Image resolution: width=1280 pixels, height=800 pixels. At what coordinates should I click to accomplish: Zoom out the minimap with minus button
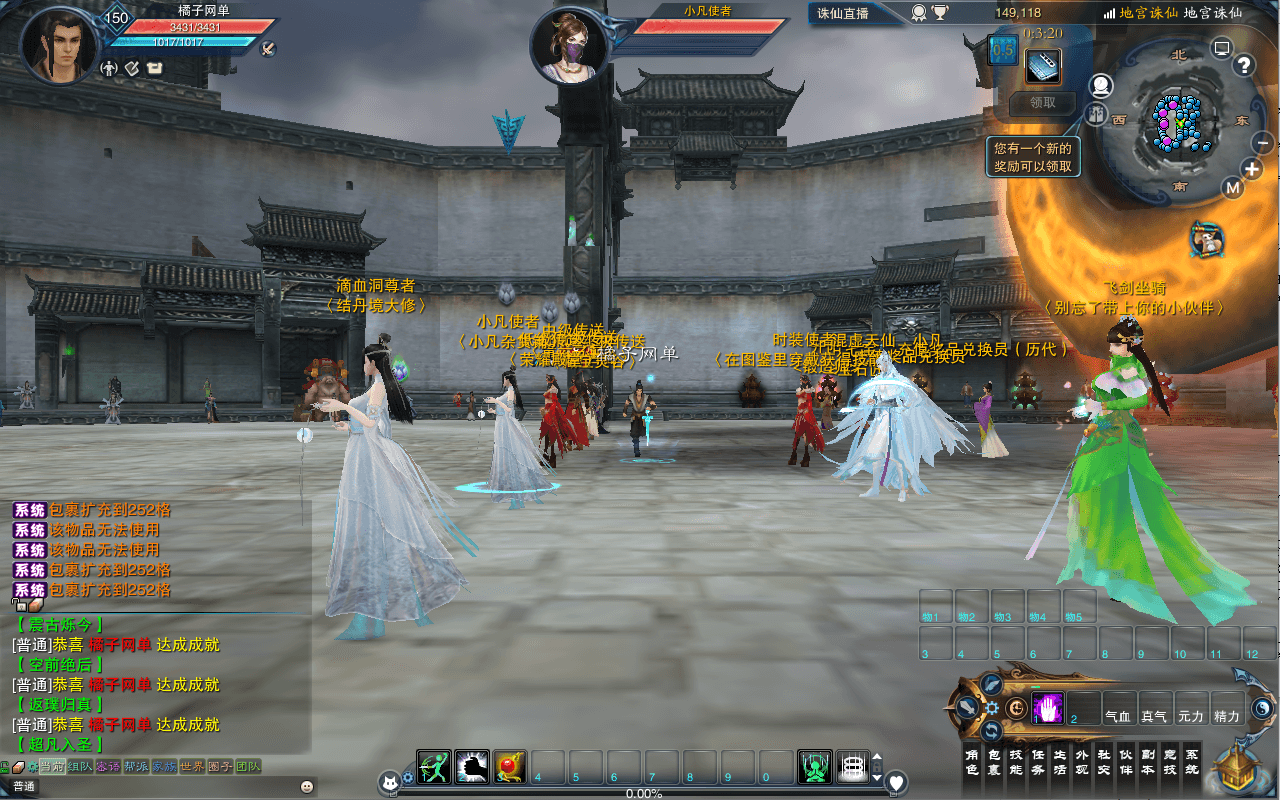pos(1262,143)
